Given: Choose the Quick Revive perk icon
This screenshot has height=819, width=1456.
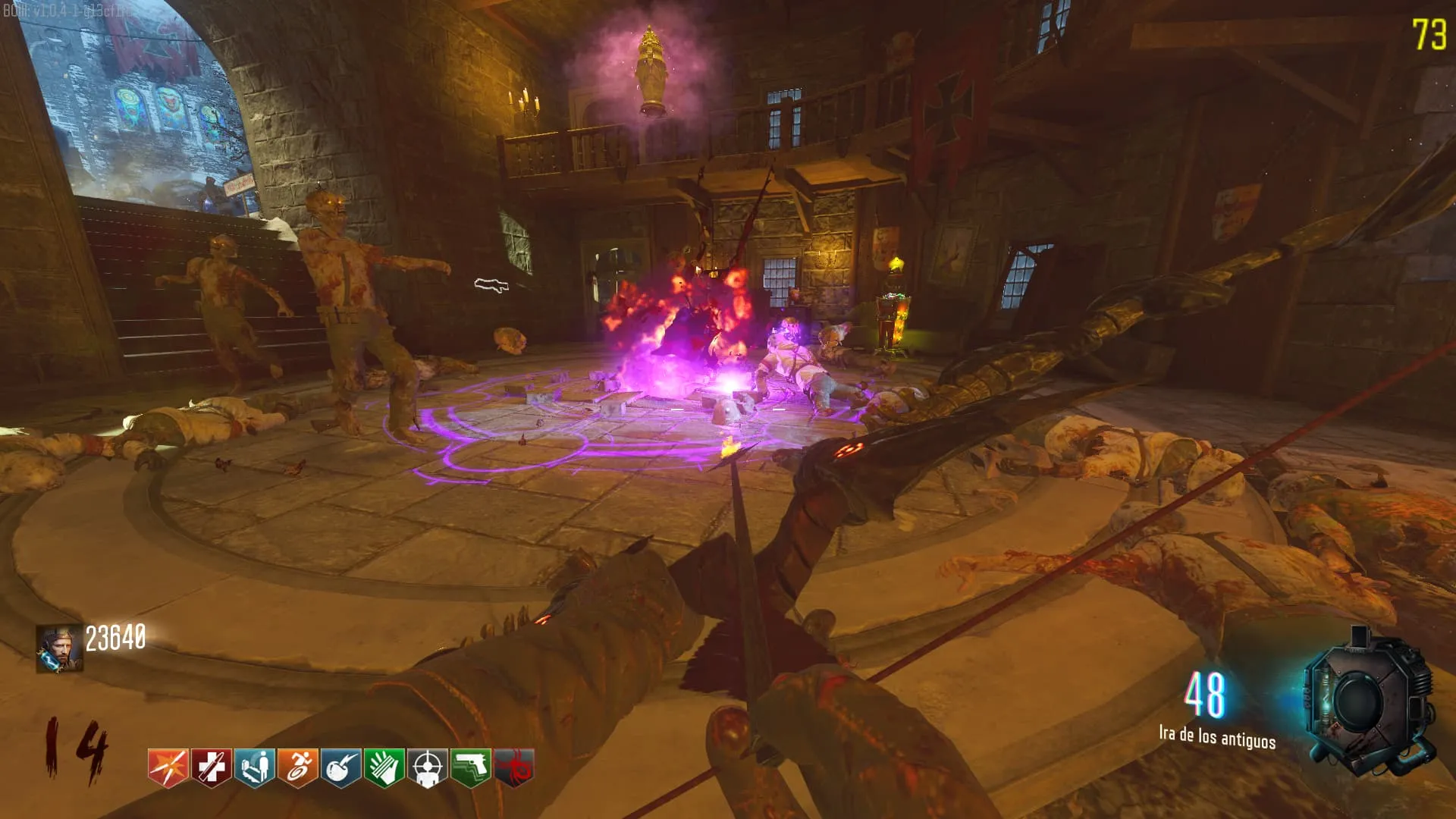Looking at the screenshot, I should tap(255, 767).
